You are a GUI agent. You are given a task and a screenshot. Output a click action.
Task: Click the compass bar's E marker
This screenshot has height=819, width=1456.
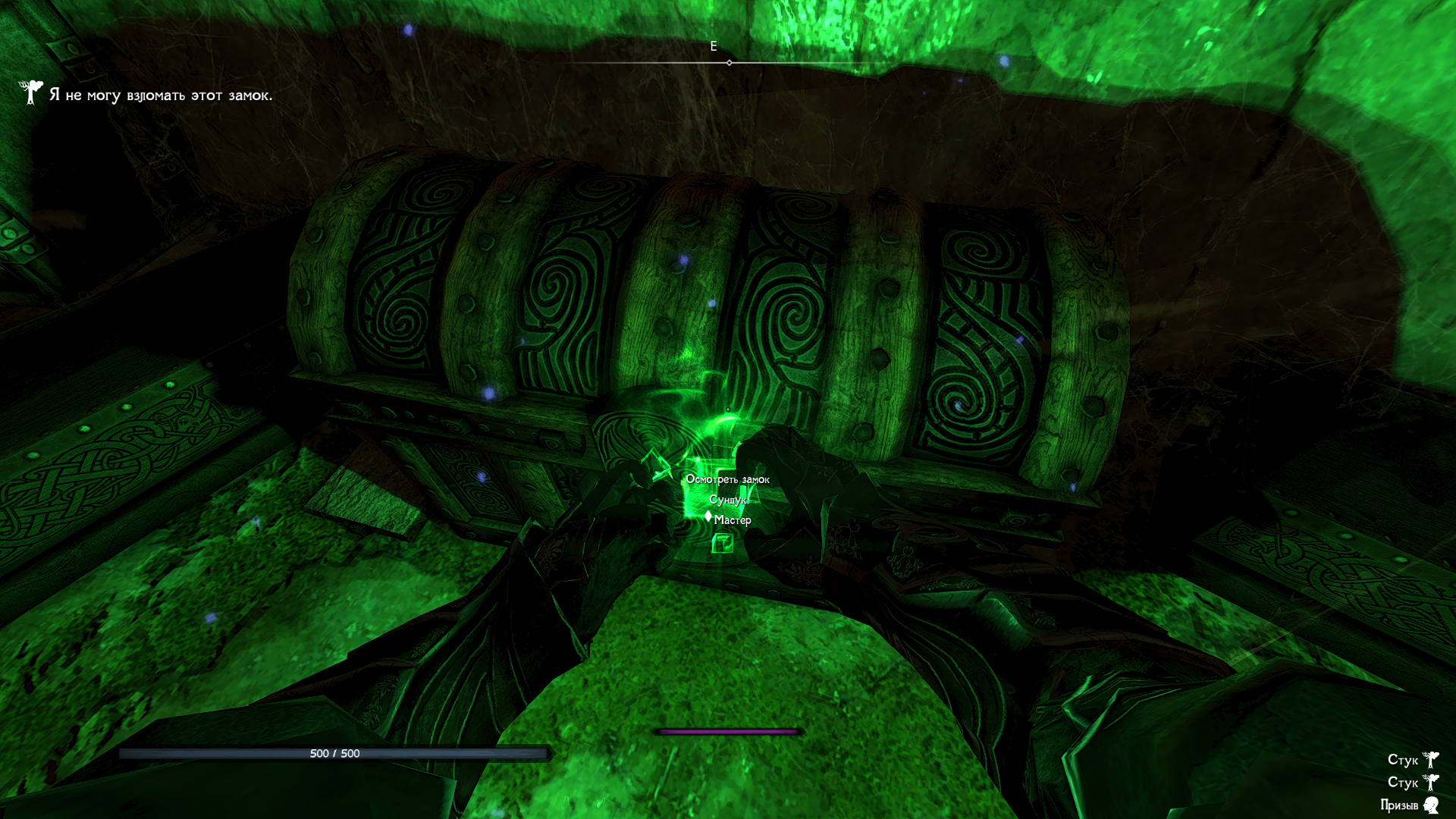pos(714,47)
